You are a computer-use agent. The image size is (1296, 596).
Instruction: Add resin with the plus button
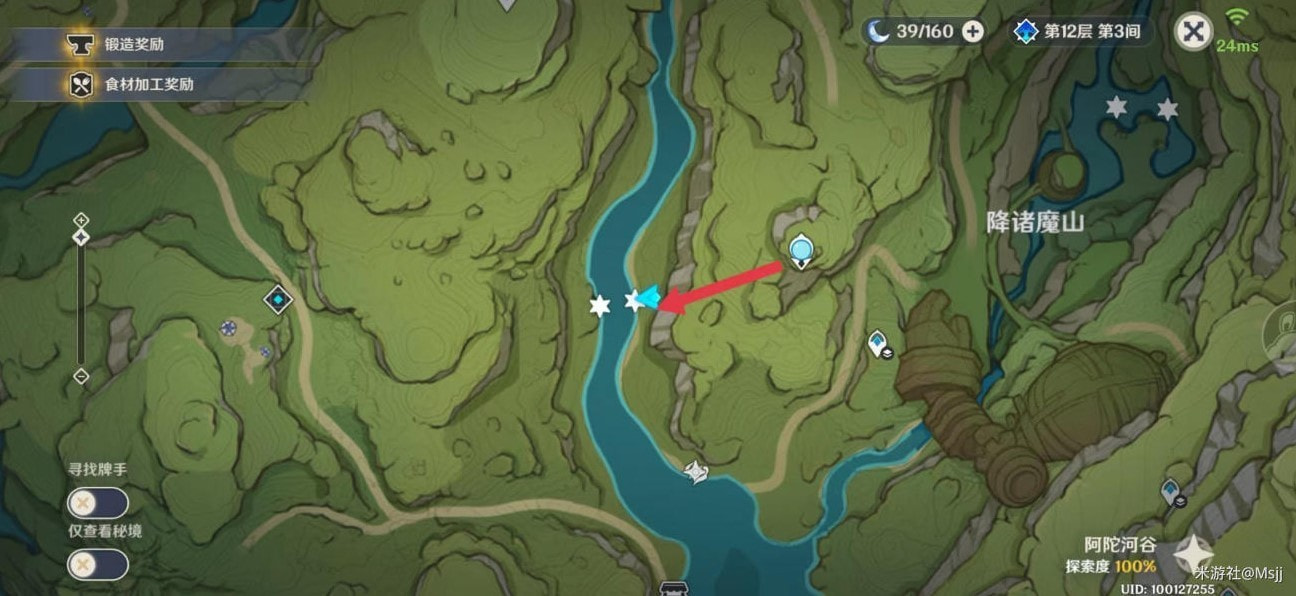point(972,31)
